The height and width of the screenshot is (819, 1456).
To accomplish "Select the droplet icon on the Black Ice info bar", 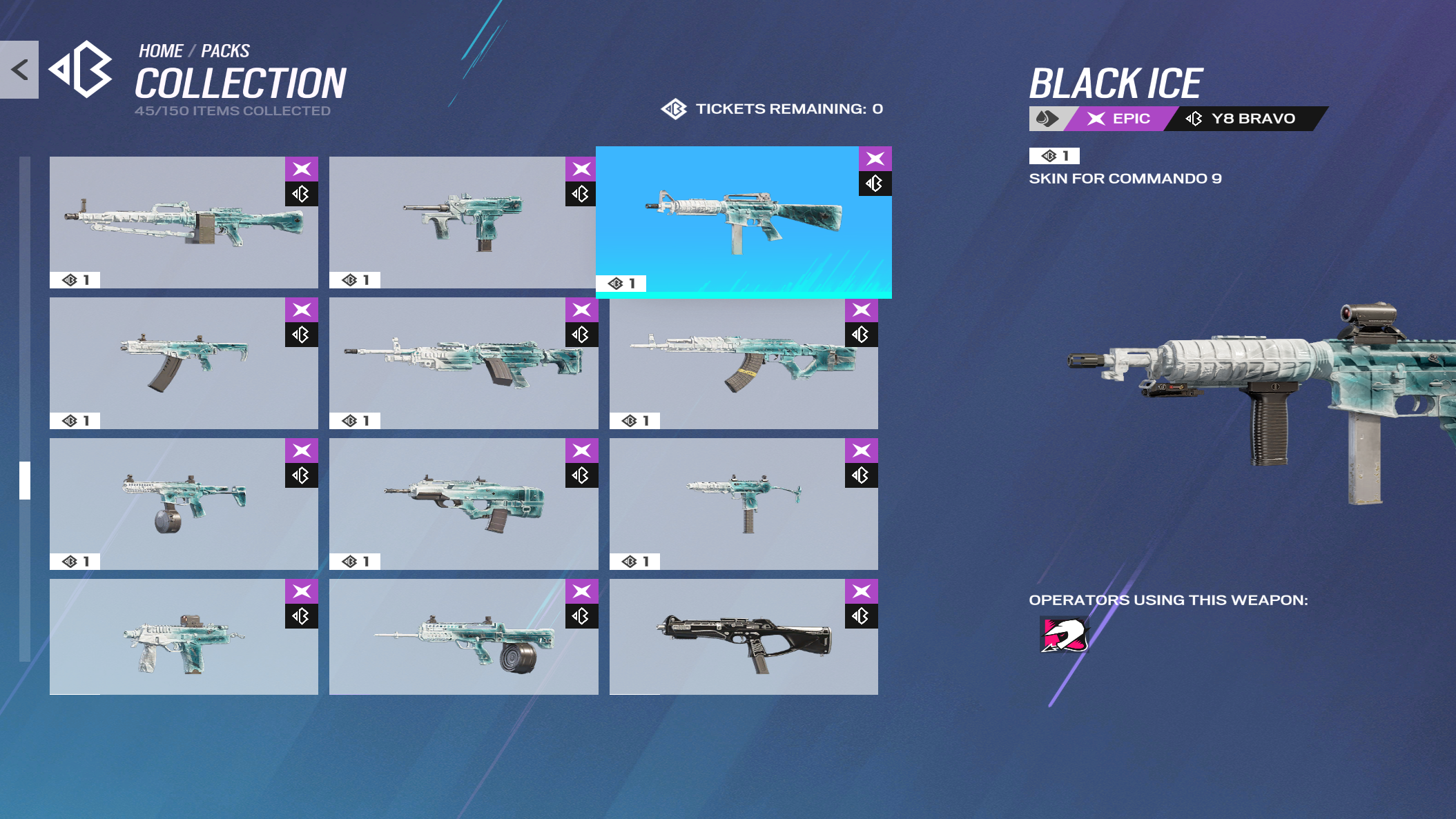I will tap(1046, 118).
